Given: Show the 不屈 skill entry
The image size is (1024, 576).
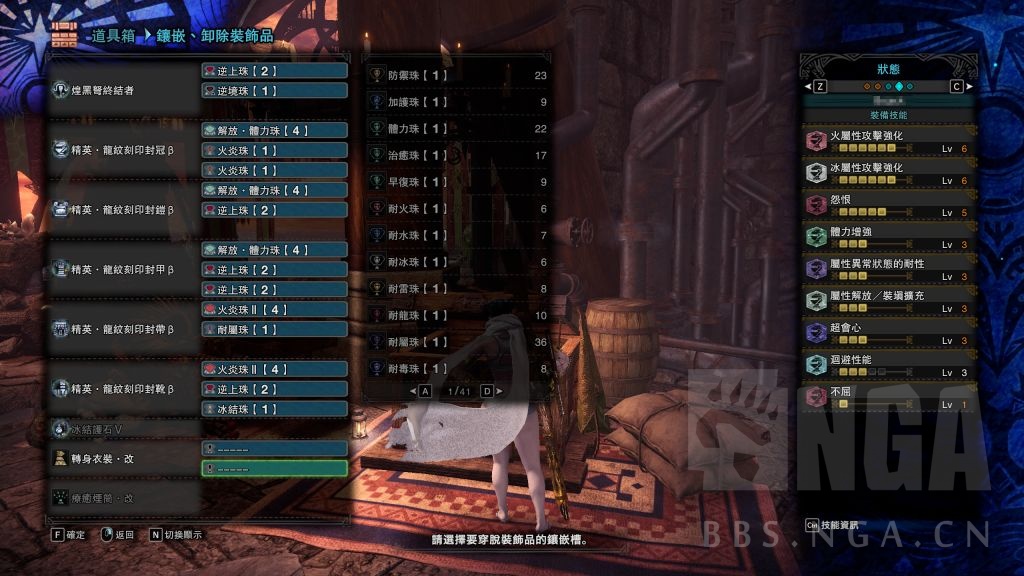Looking at the screenshot, I should tap(888, 397).
